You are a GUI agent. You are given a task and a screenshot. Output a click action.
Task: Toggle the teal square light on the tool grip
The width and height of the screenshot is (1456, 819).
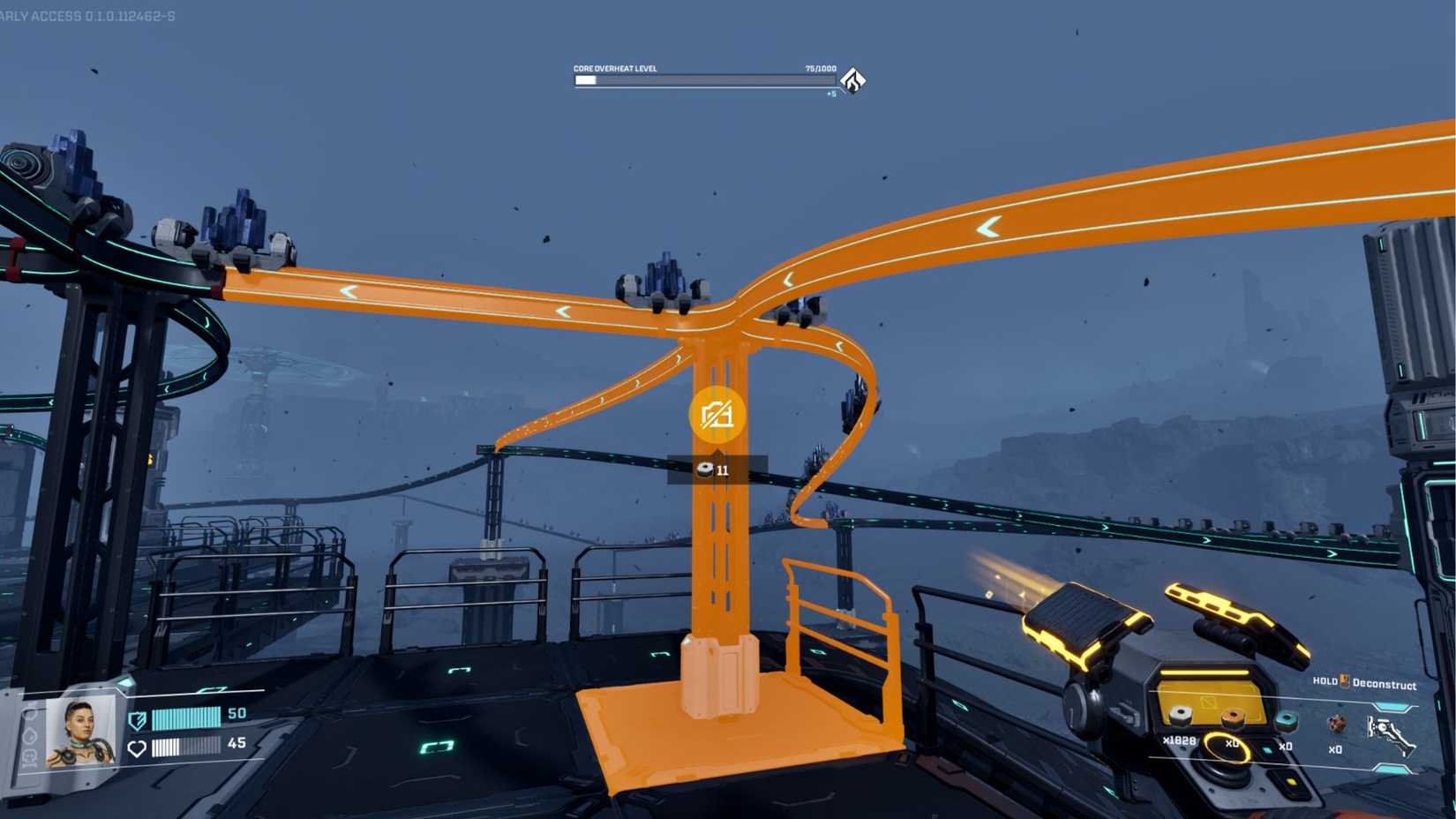[1267, 749]
